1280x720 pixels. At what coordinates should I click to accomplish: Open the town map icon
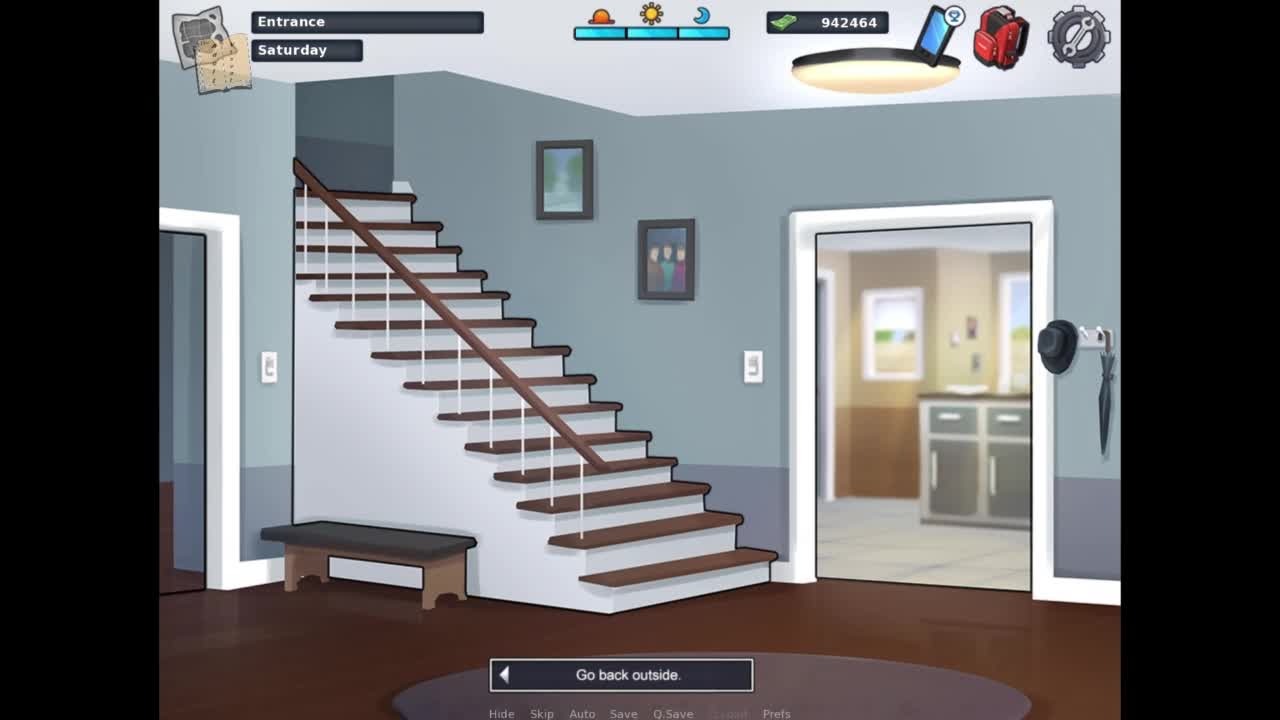211,50
